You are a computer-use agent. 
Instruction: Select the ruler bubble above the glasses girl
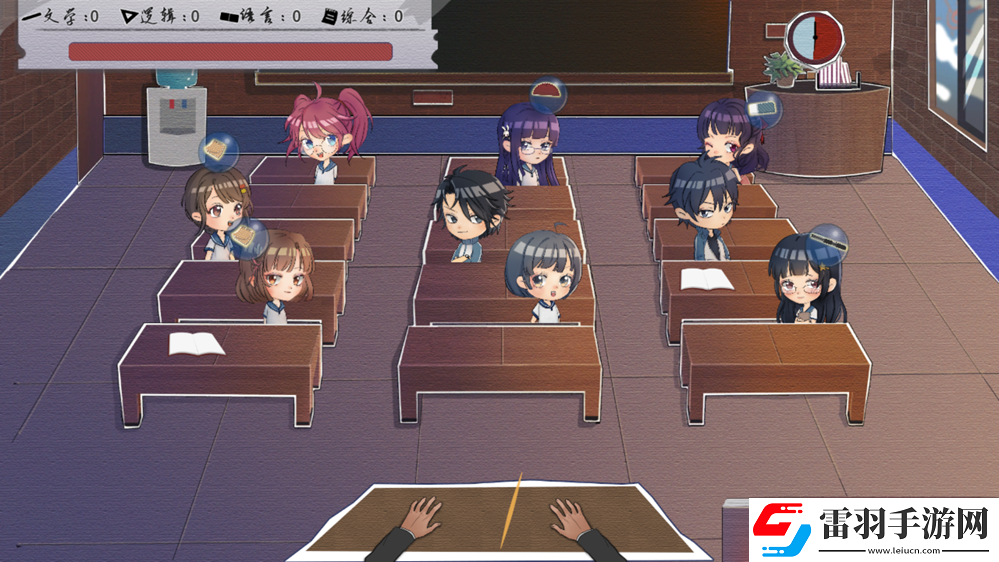(x=828, y=241)
